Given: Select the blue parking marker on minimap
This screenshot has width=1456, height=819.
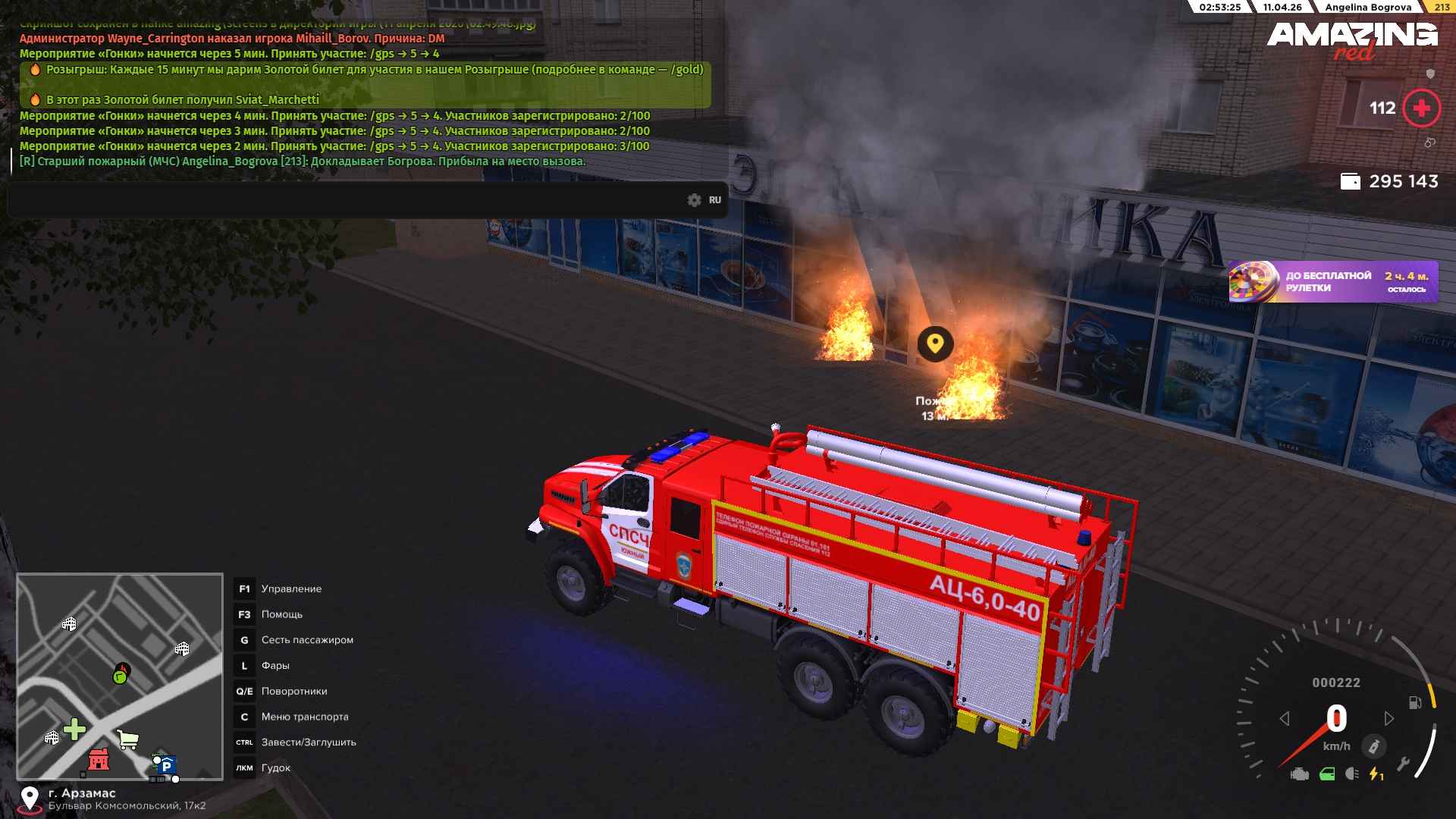Looking at the screenshot, I should tap(168, 765).
